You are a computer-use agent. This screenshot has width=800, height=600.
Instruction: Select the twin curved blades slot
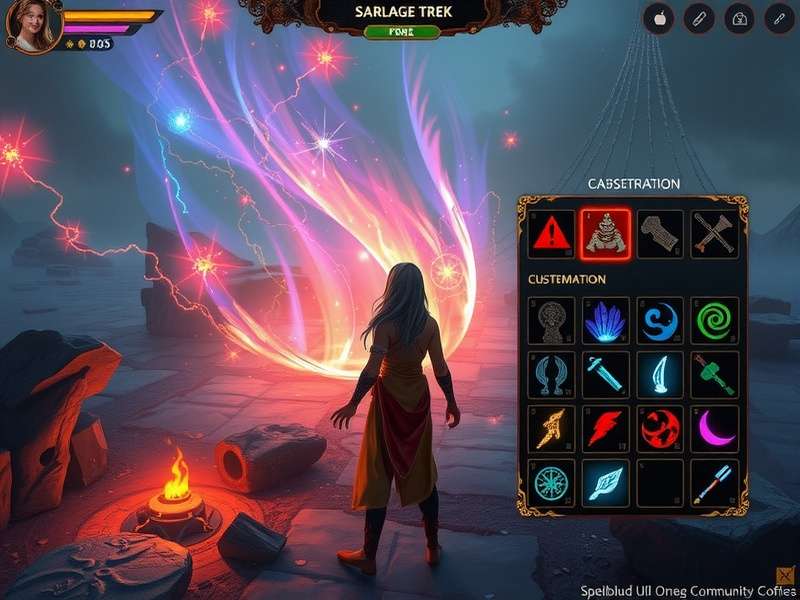(552, 375)
